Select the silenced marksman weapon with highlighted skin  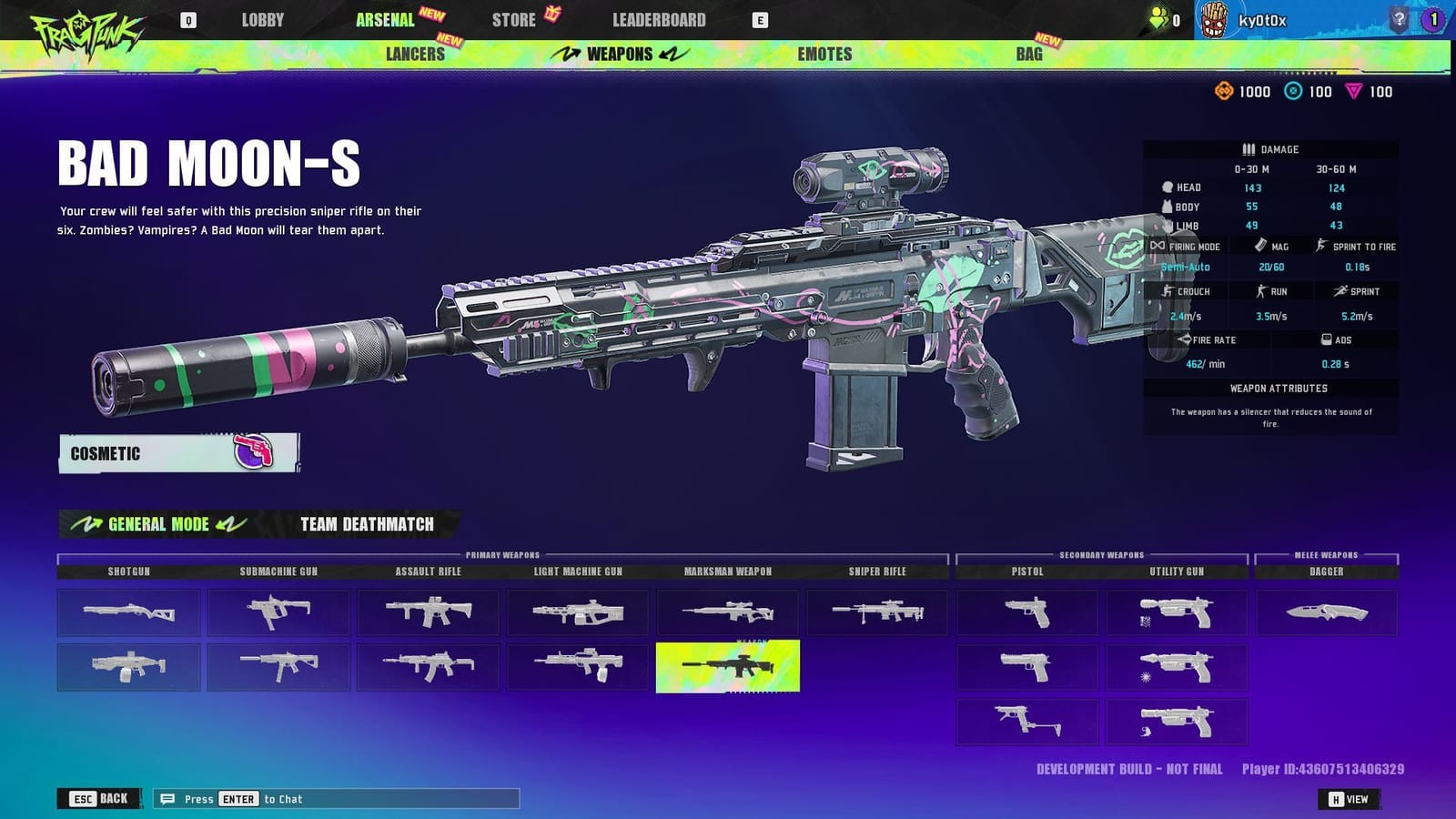(x=727, y=667)
